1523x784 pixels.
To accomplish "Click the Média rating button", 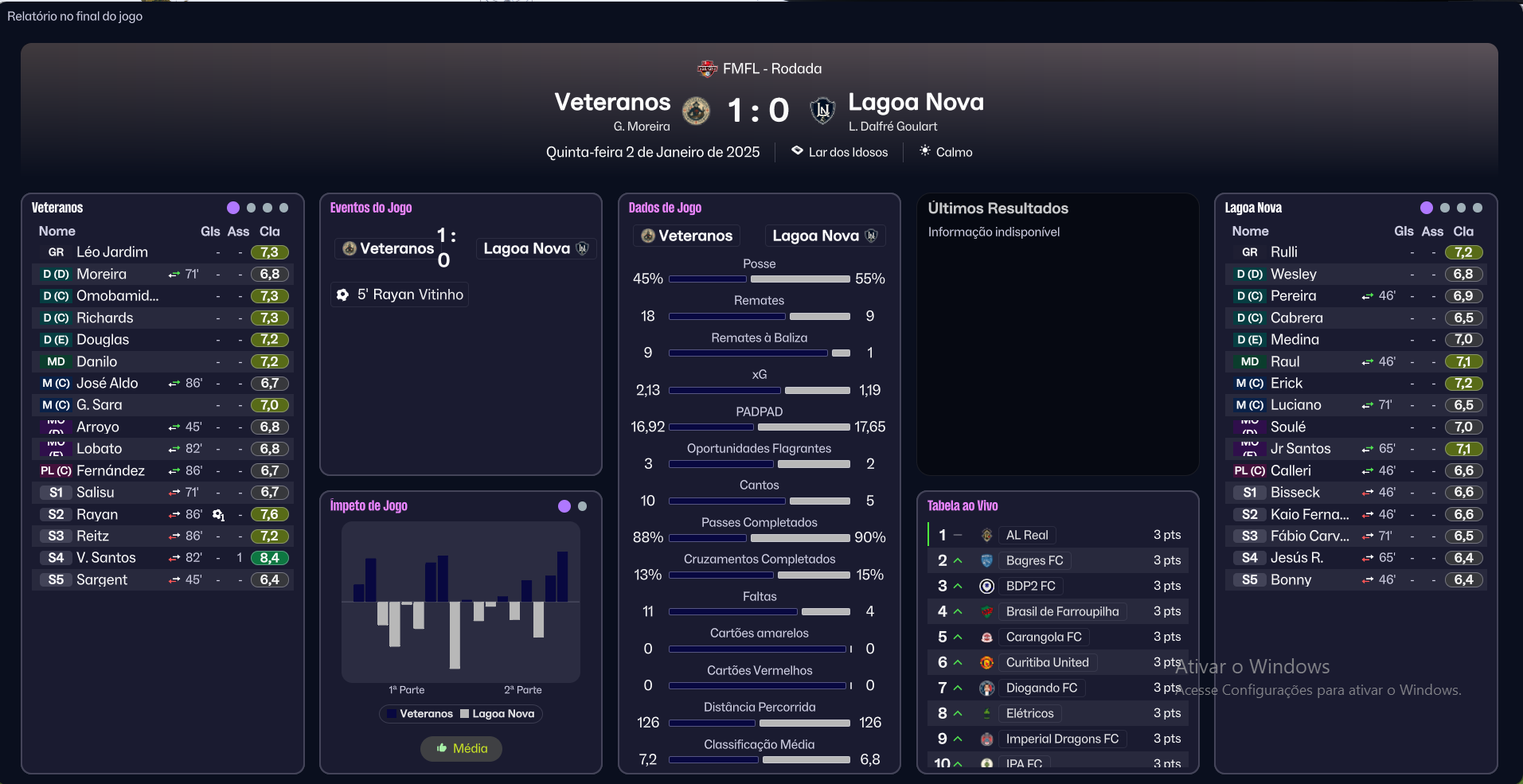I will [x=462, y=748].
